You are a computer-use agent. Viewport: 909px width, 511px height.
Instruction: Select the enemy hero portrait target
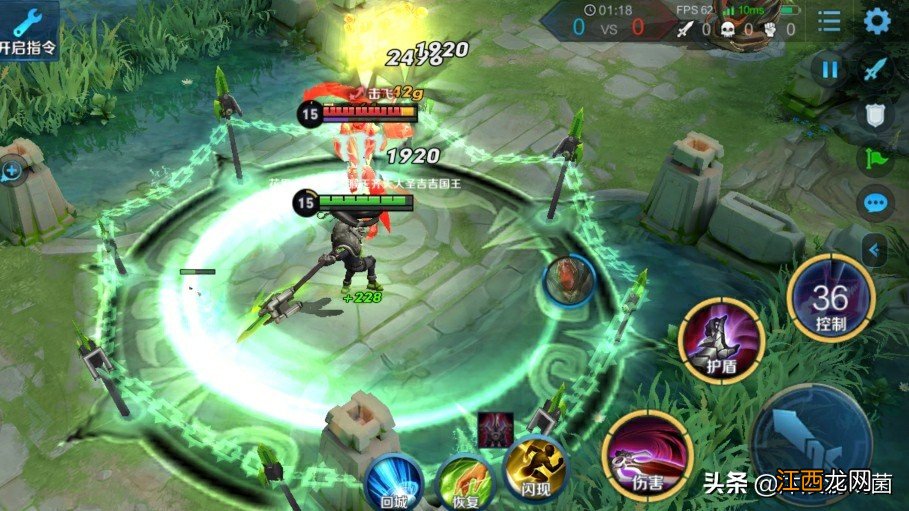pyautogui.click(x=571, y=281)
